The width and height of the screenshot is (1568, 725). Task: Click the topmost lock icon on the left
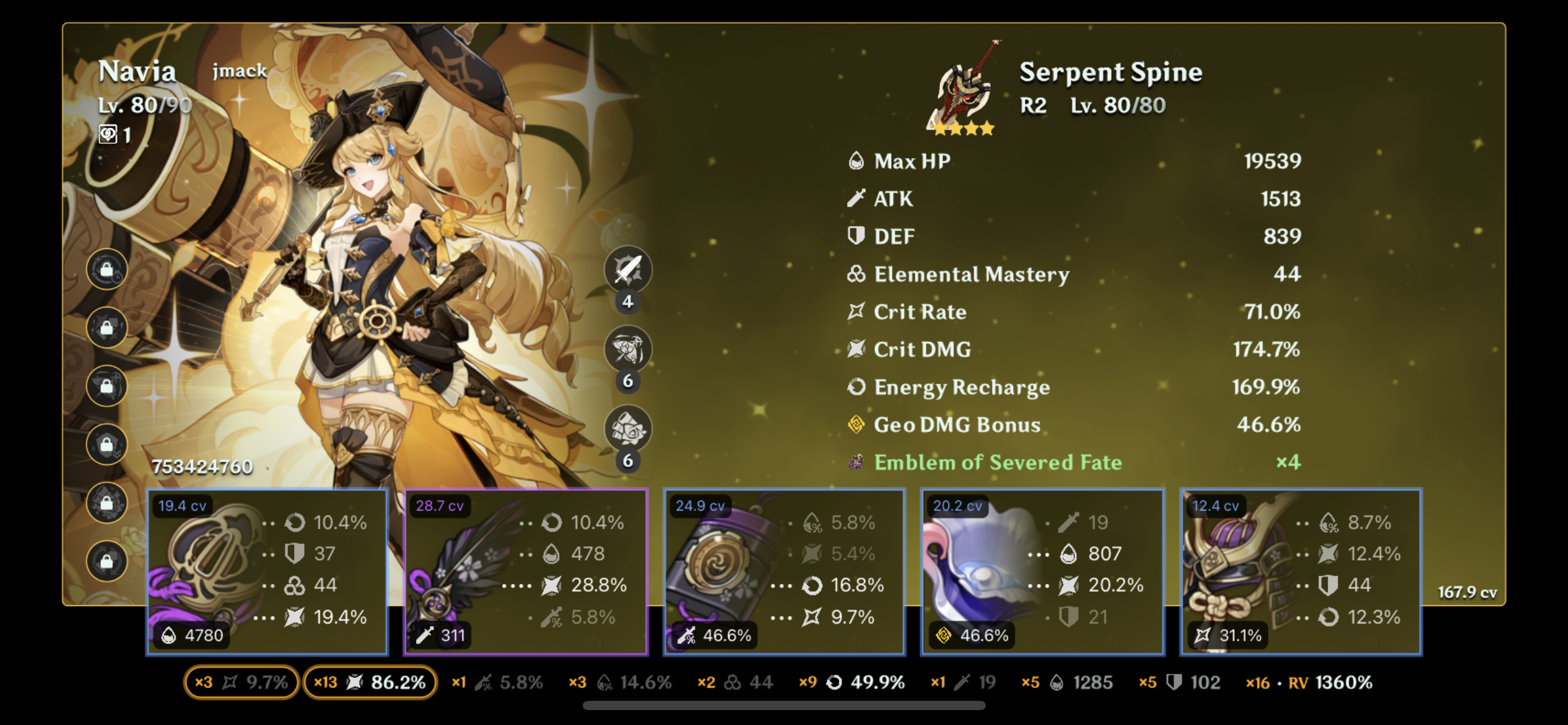(x=107, y=269)
